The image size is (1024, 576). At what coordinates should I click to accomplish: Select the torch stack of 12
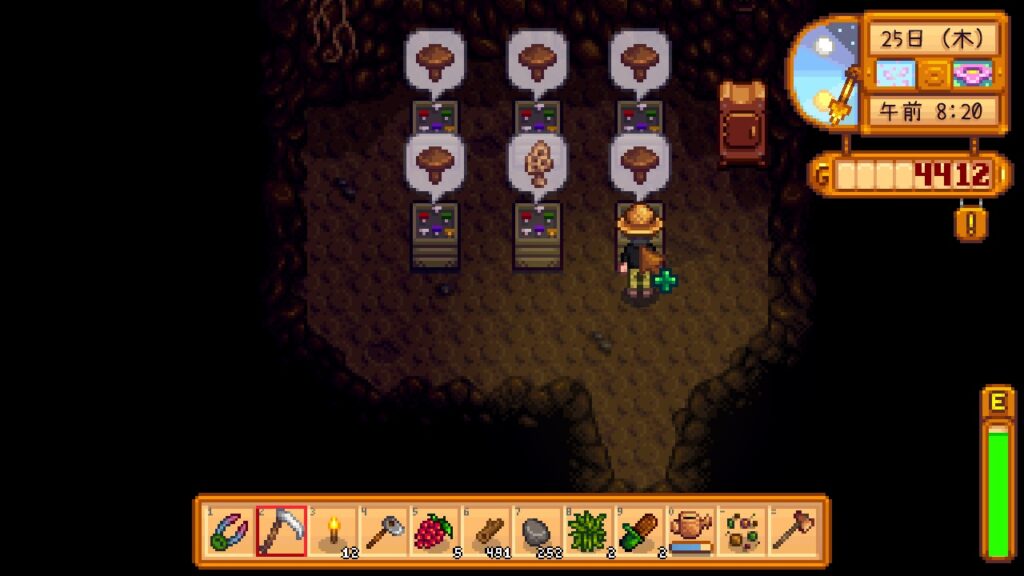[x=332, y=530]
